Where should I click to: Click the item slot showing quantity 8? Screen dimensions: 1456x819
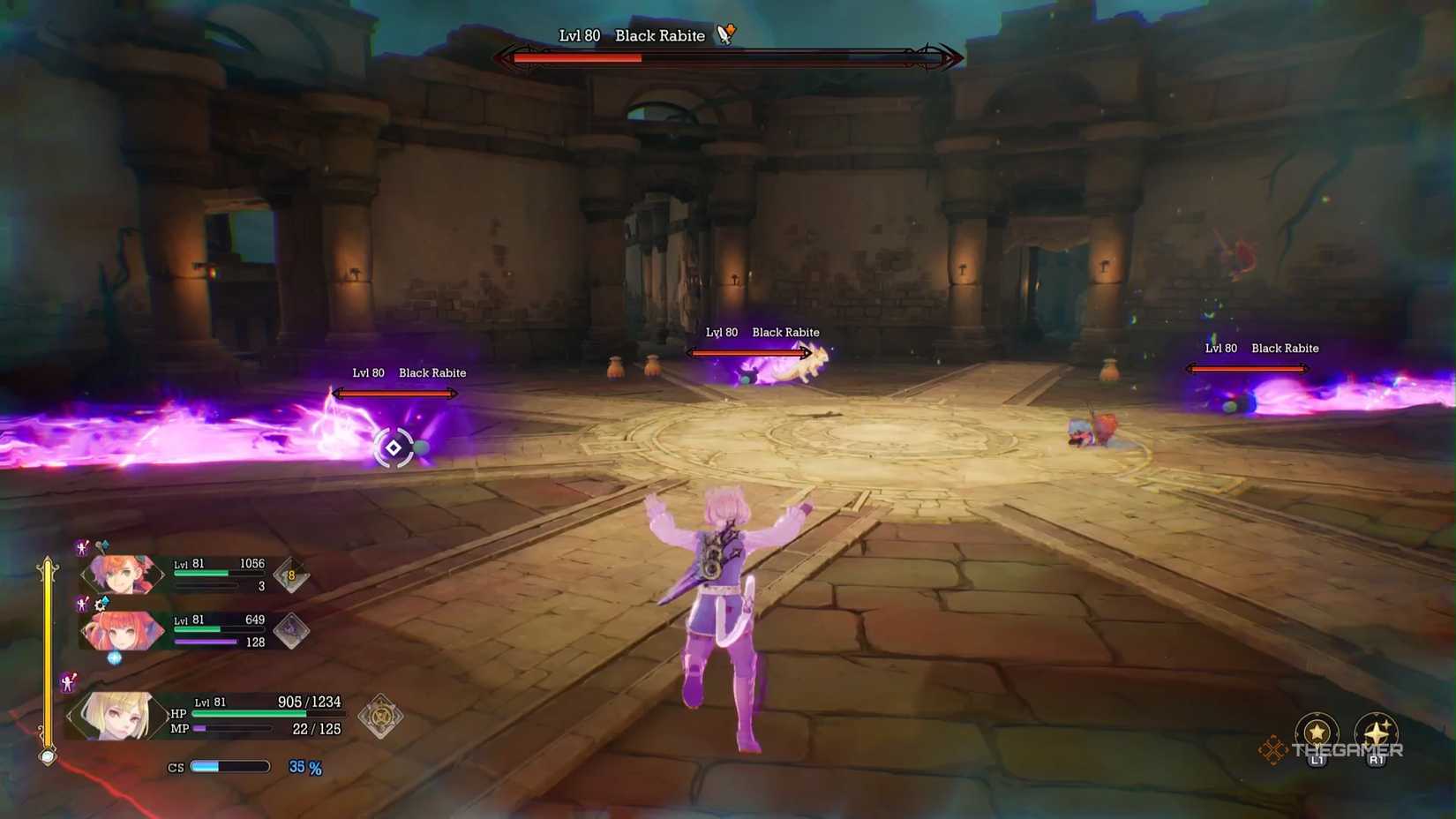[291, 574]
